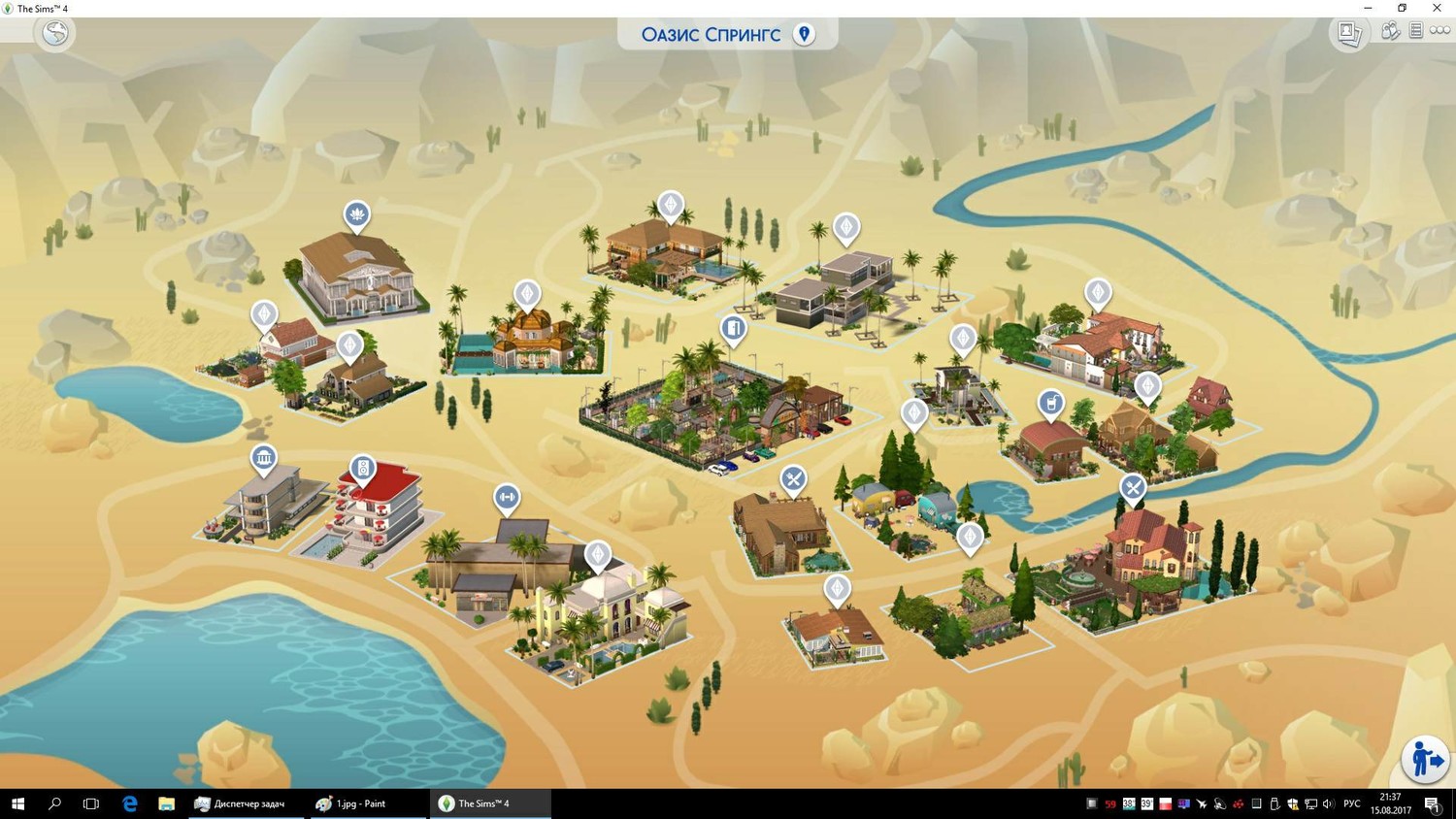The width and height of the screenshot is (1456, 819).
Task: Open the world selection globe button
Action: point(55,33)
